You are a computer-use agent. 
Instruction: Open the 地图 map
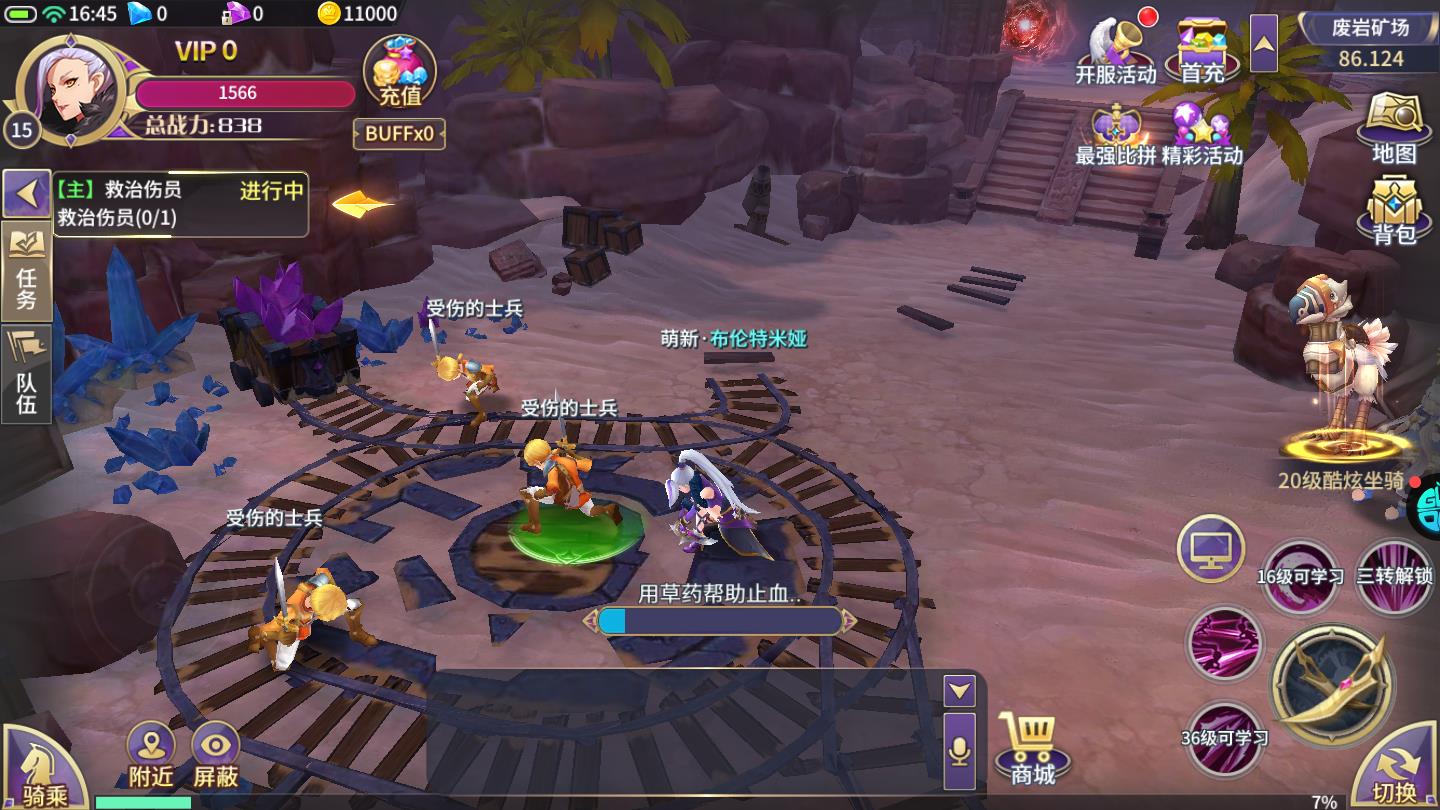[x=1395, y=127]
